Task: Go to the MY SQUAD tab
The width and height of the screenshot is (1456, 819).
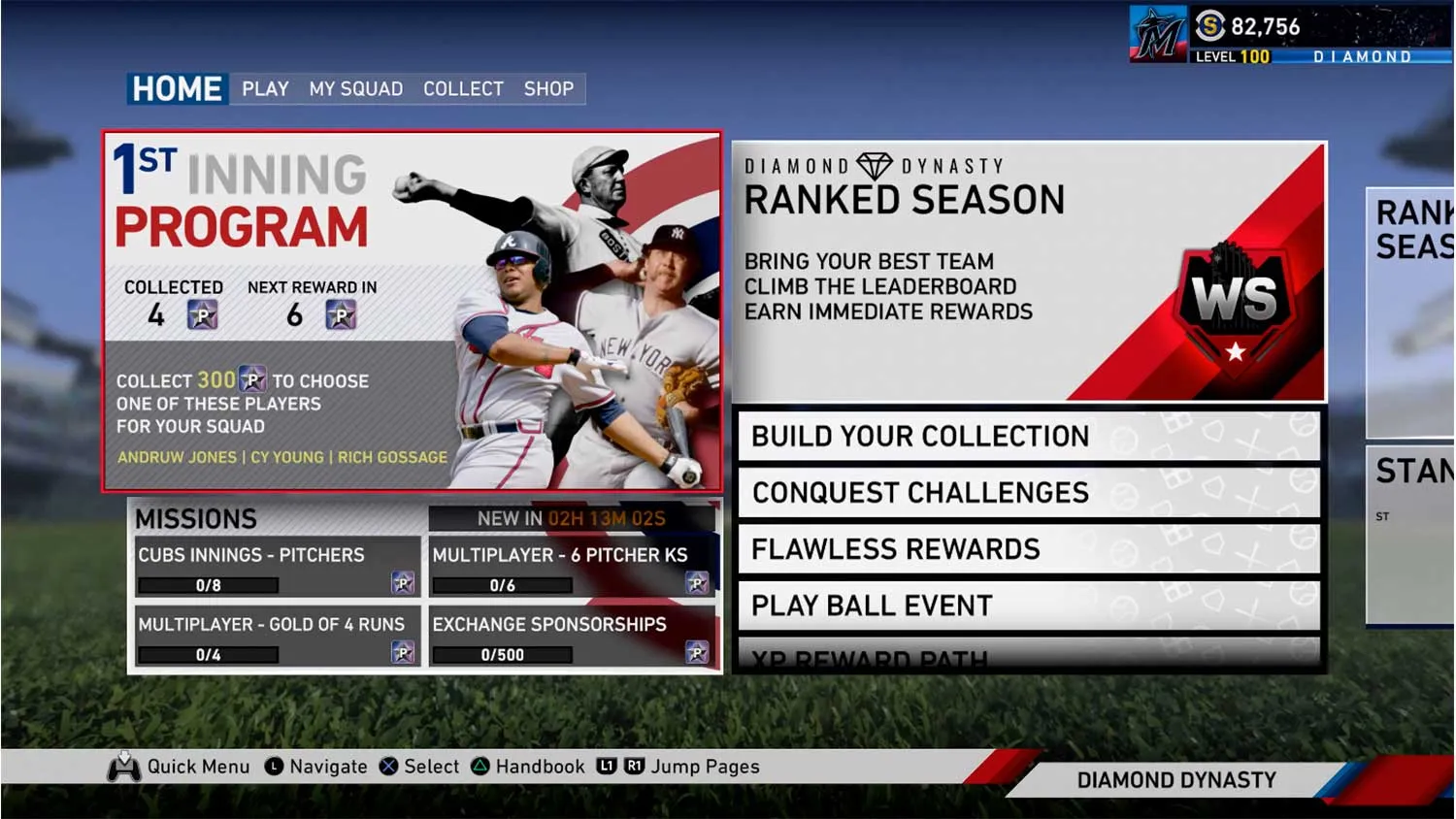Action: pyautogui.click(x=355, y=89)
